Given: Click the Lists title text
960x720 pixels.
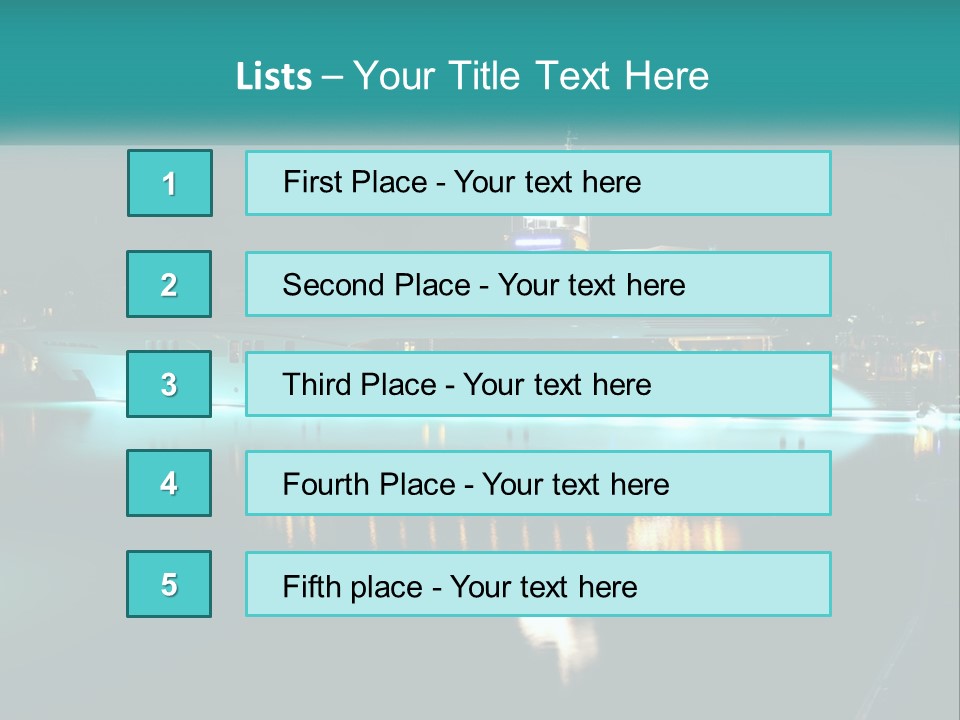Looking at the screenshot, I should pos(472,76).
